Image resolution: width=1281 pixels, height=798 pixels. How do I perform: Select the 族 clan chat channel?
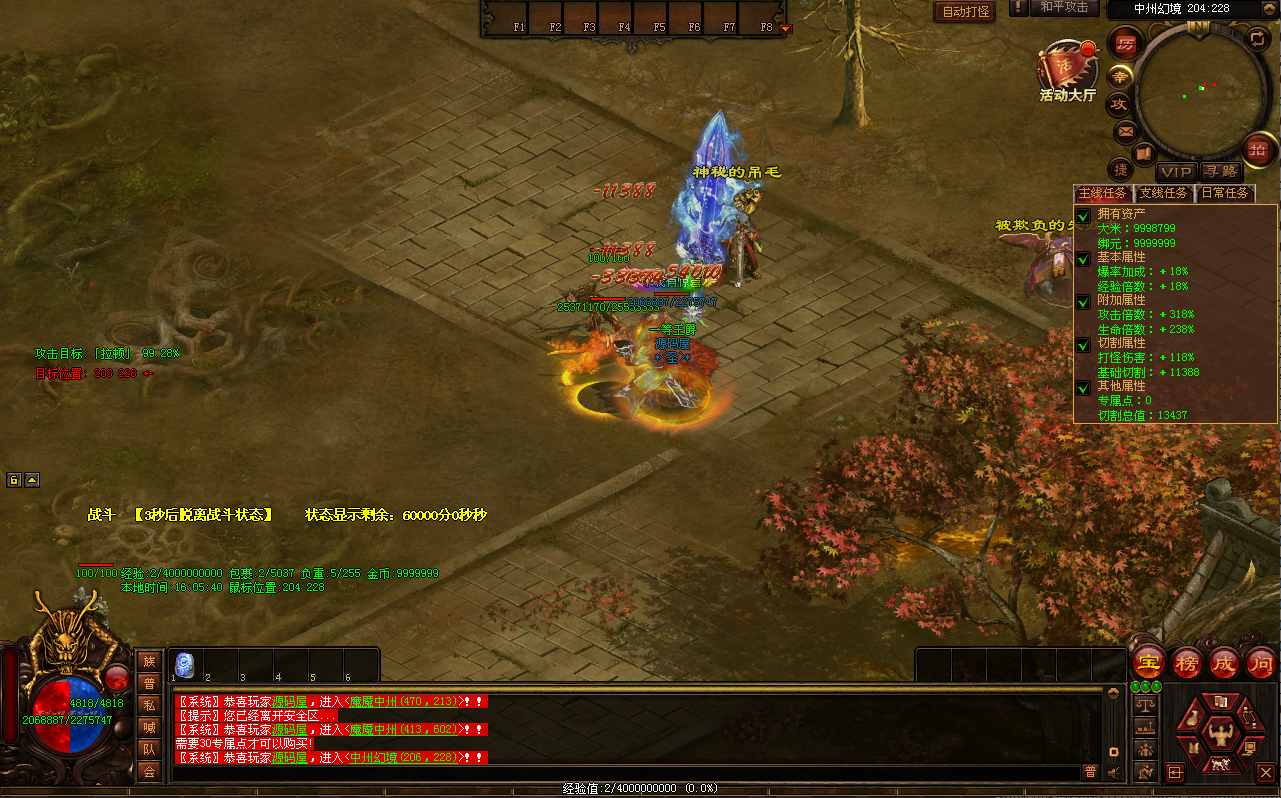(149, 661)
